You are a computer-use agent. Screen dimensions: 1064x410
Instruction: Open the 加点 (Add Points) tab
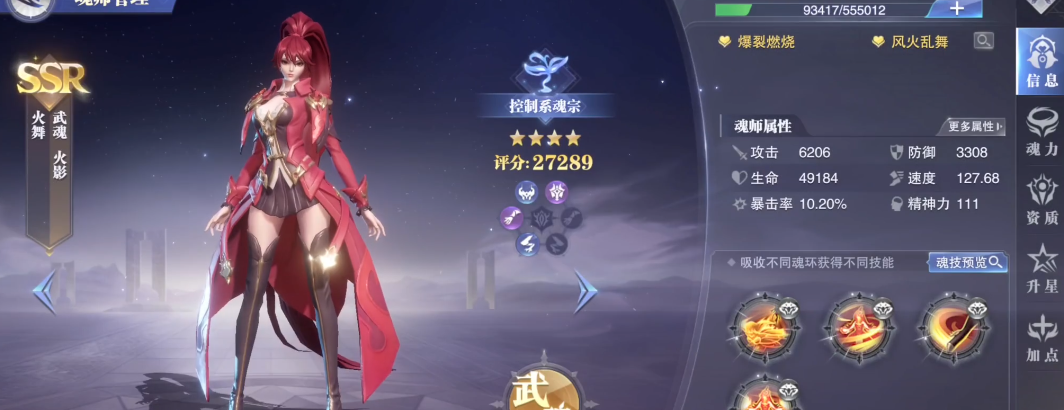point(1040,340)
